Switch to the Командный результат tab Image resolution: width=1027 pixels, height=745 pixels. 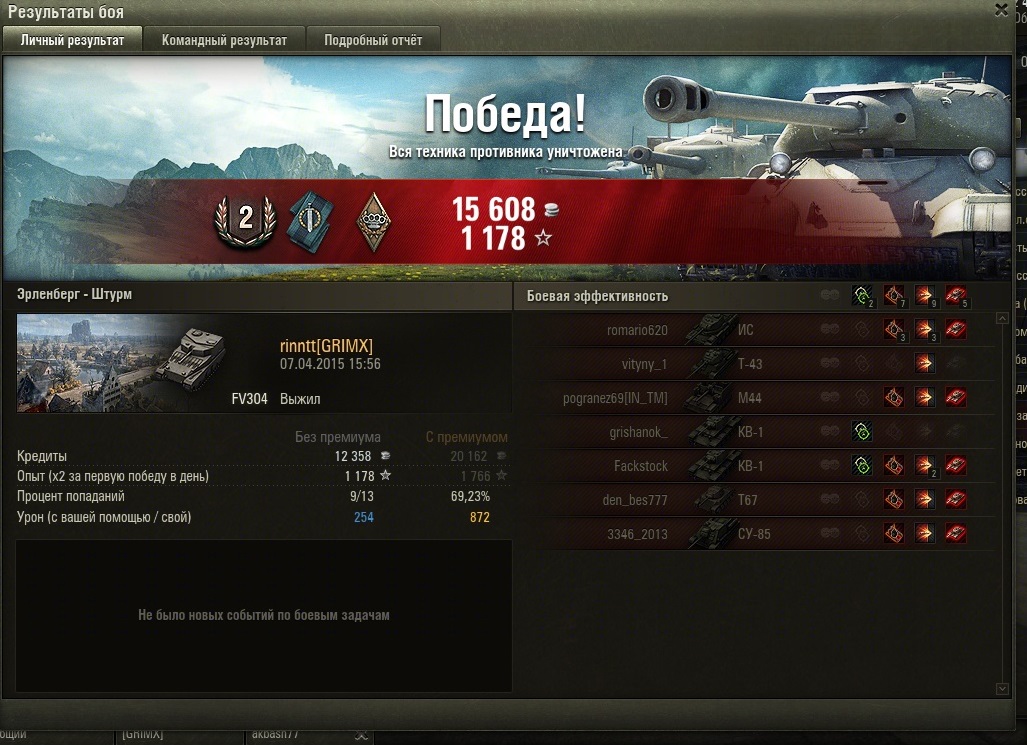click(224, 40)
